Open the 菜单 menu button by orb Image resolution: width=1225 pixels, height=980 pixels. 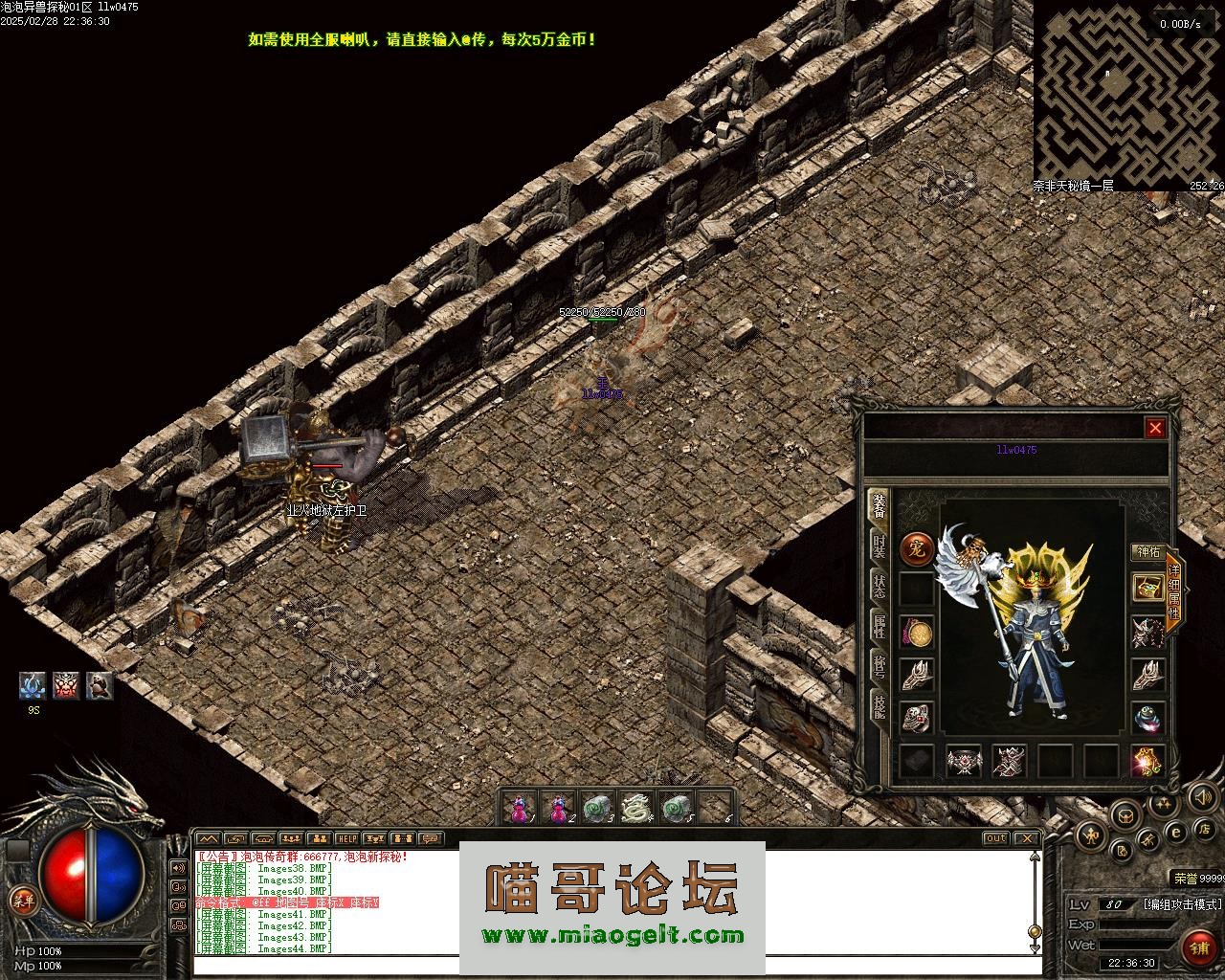[21, 900]
